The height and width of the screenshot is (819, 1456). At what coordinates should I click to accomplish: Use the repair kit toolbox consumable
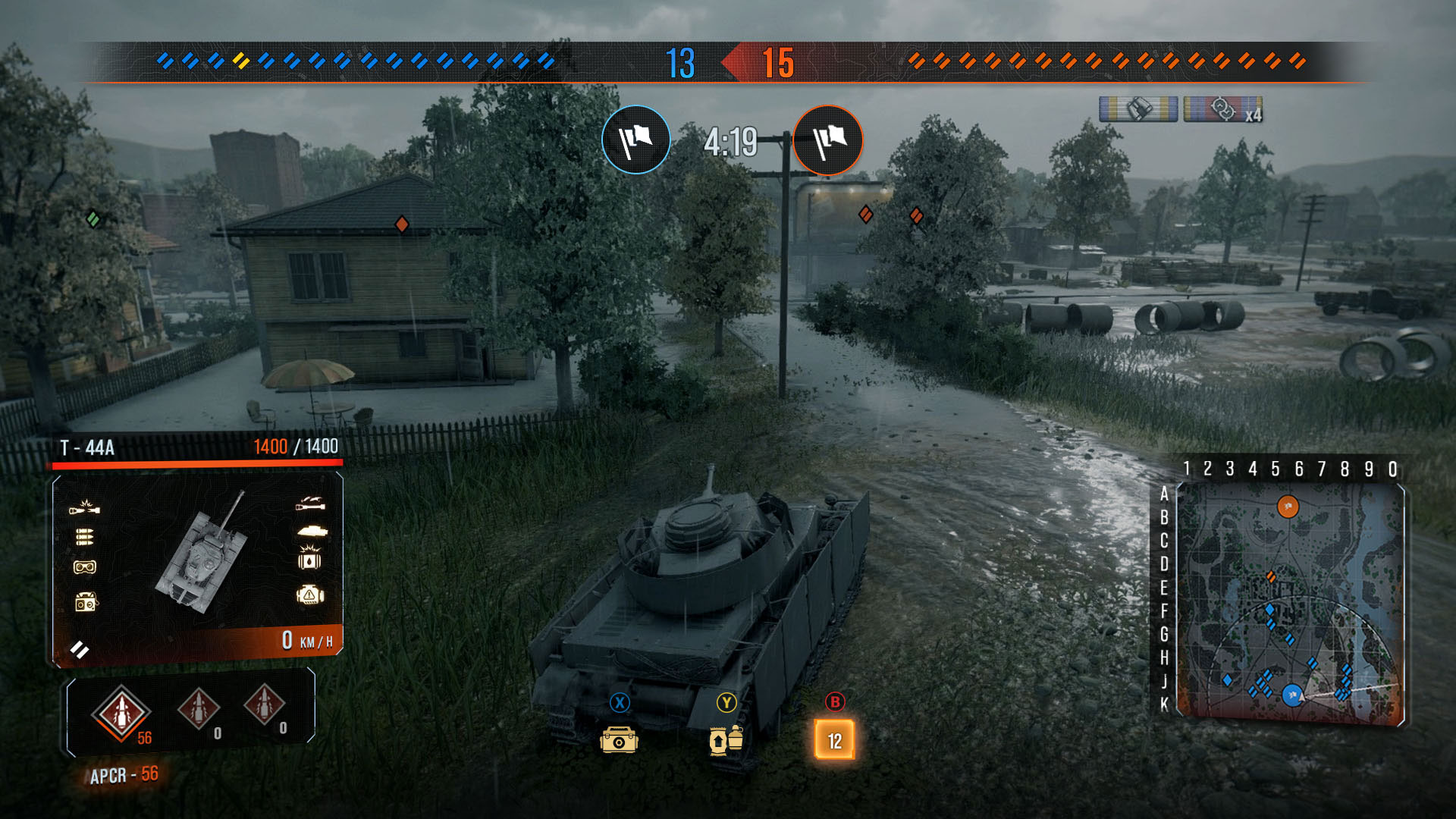pos(619,739)
